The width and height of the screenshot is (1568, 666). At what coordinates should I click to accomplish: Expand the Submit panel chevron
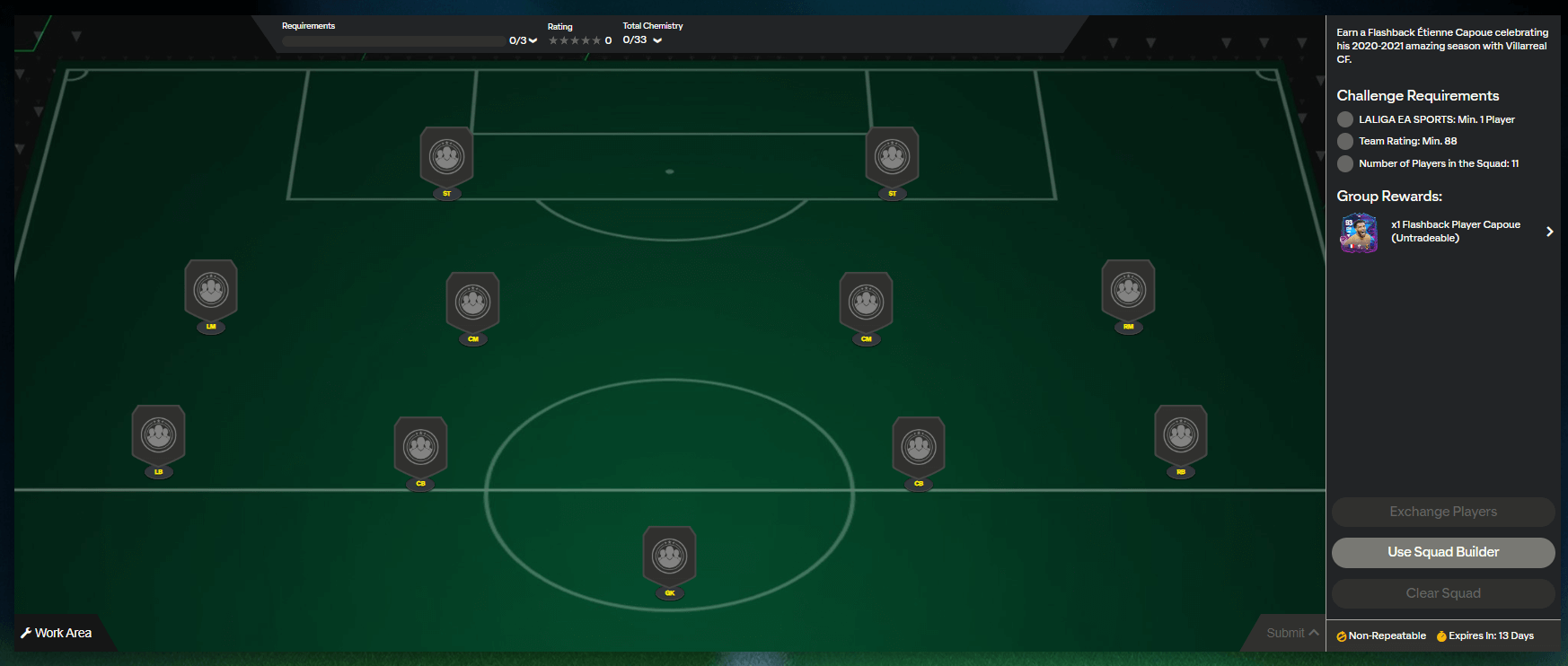[1314, 632]
